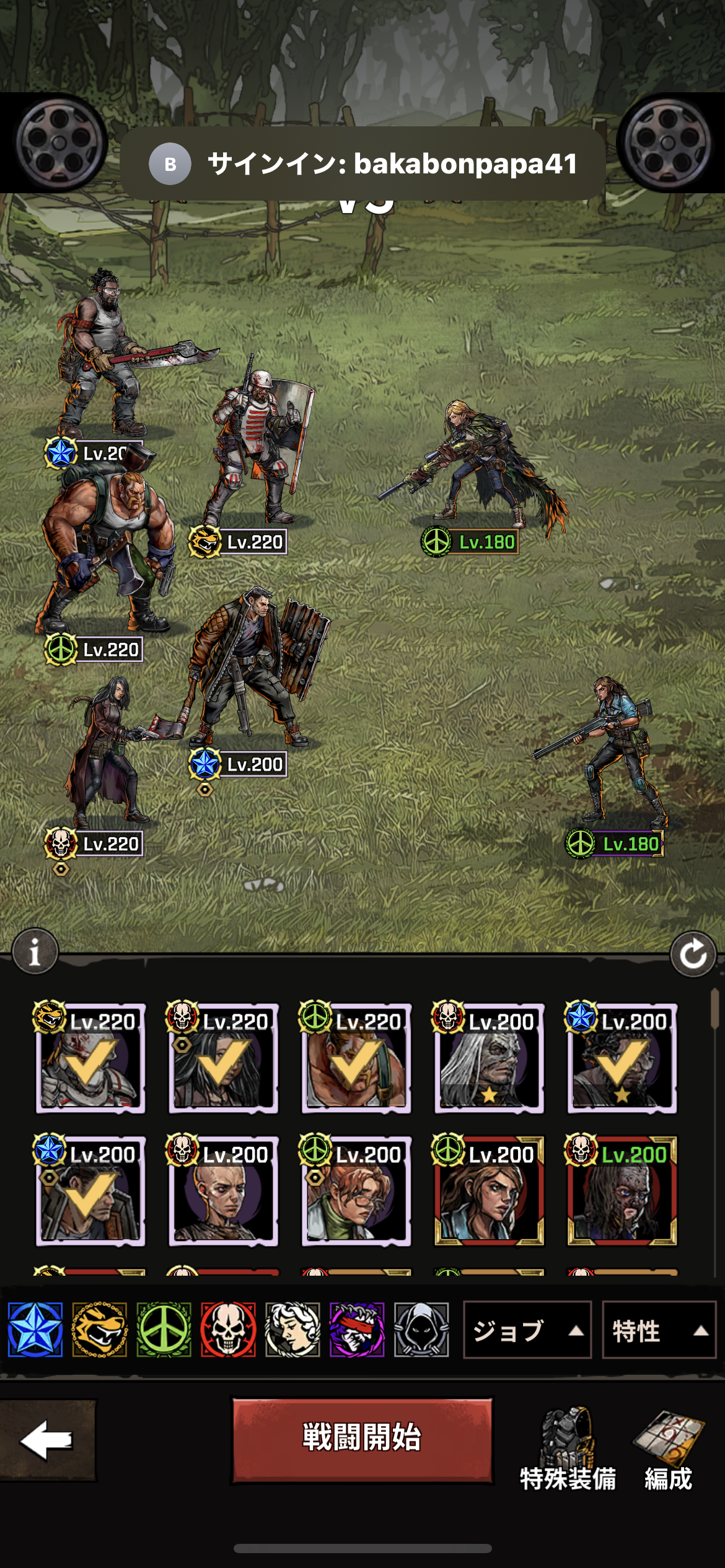Select the bald Lv.200 survivor portrait
The height and width of the screenshot is (1568, 725).
click(223, 1193)
